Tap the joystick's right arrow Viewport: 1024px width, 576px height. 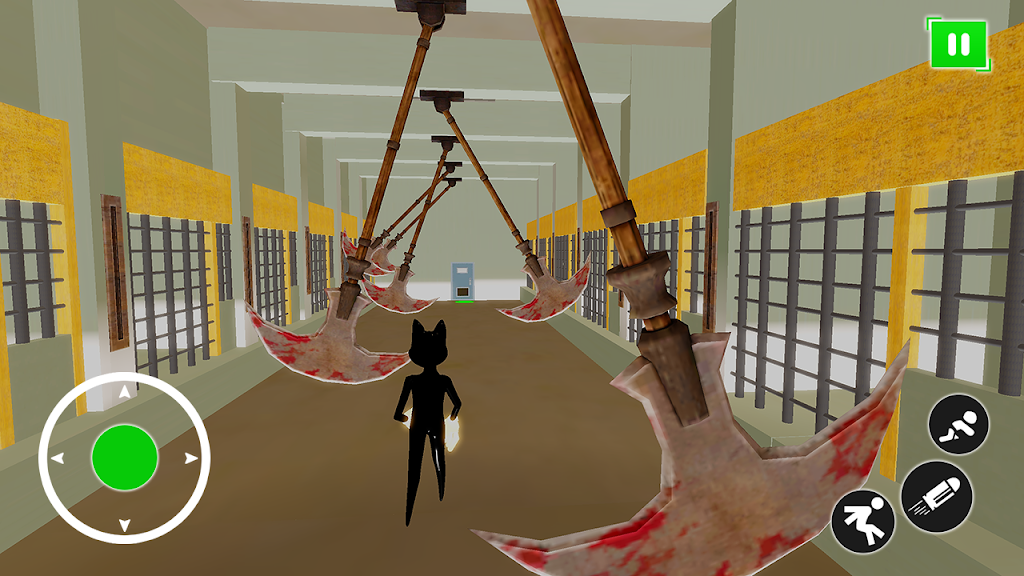pyautogui.click(x=191, y=458)
